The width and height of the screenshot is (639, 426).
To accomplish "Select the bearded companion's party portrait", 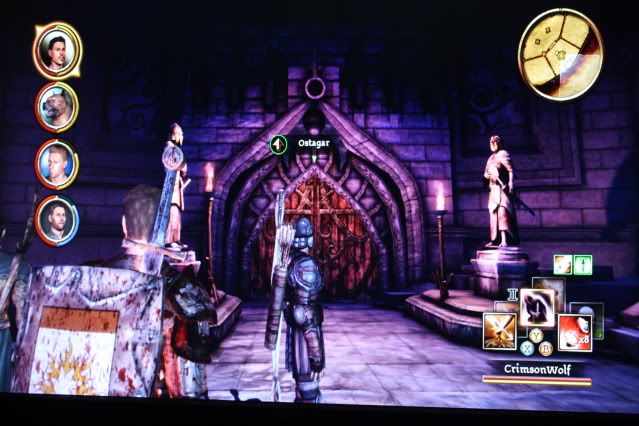I will (x=57, y=220).
